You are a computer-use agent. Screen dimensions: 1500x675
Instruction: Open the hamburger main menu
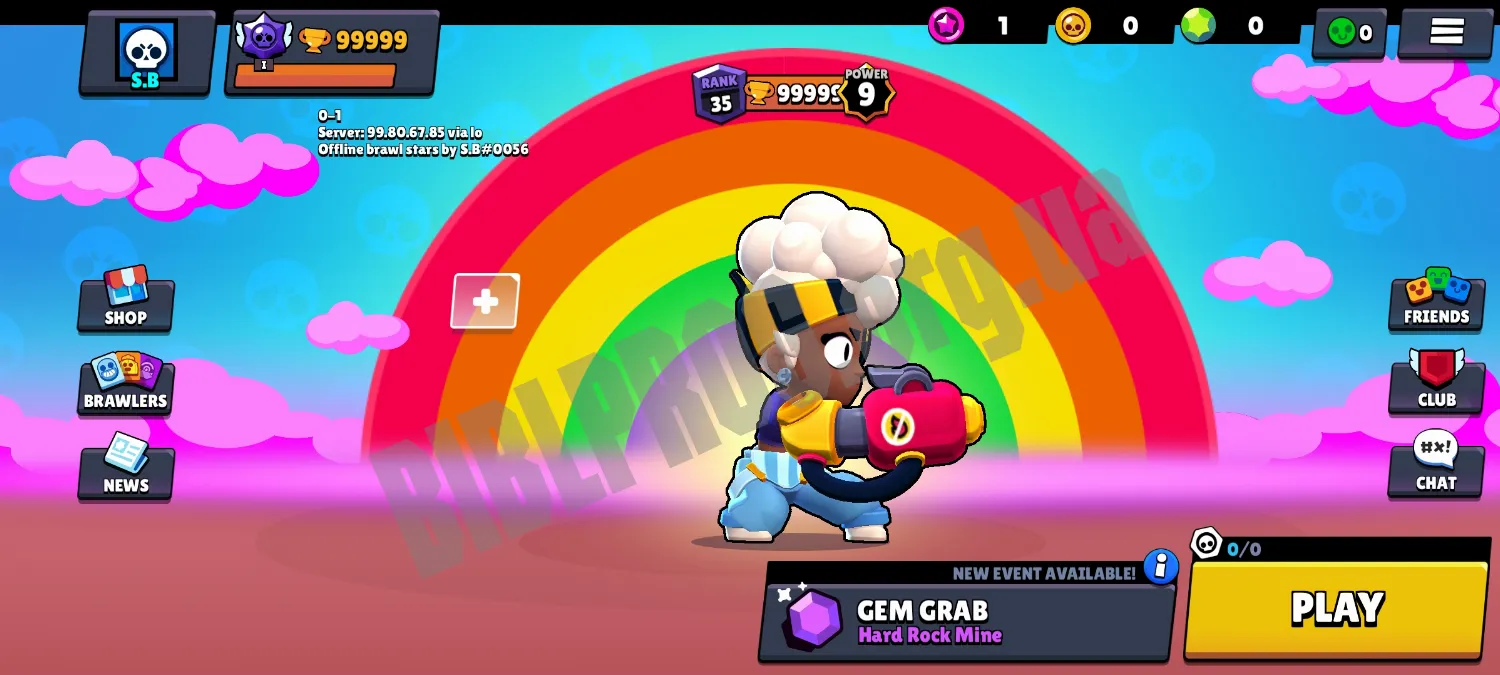coord(1446,32)
